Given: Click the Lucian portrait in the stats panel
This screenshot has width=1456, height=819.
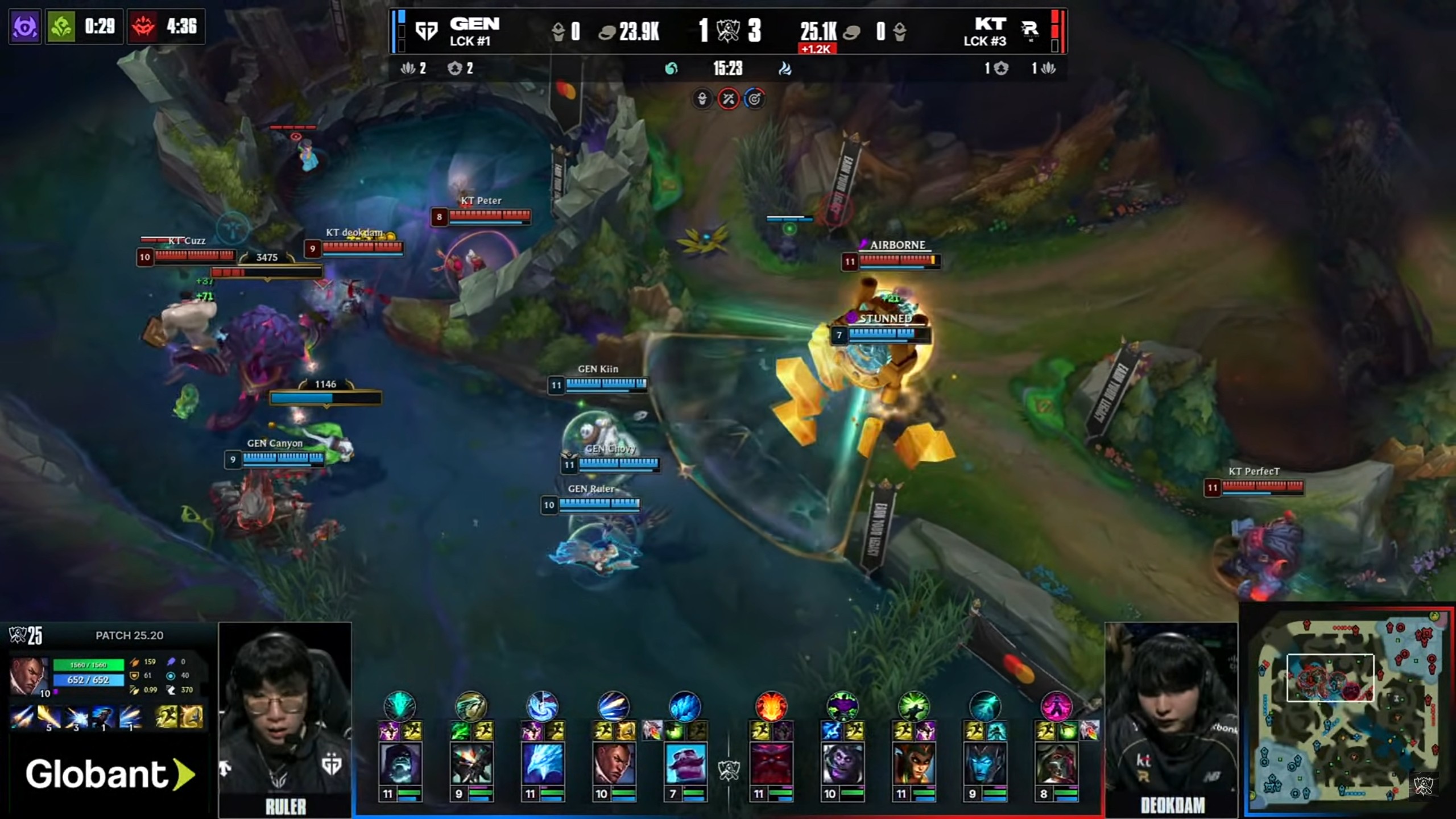Looking at the screenshot, I should tap(28, 676).
